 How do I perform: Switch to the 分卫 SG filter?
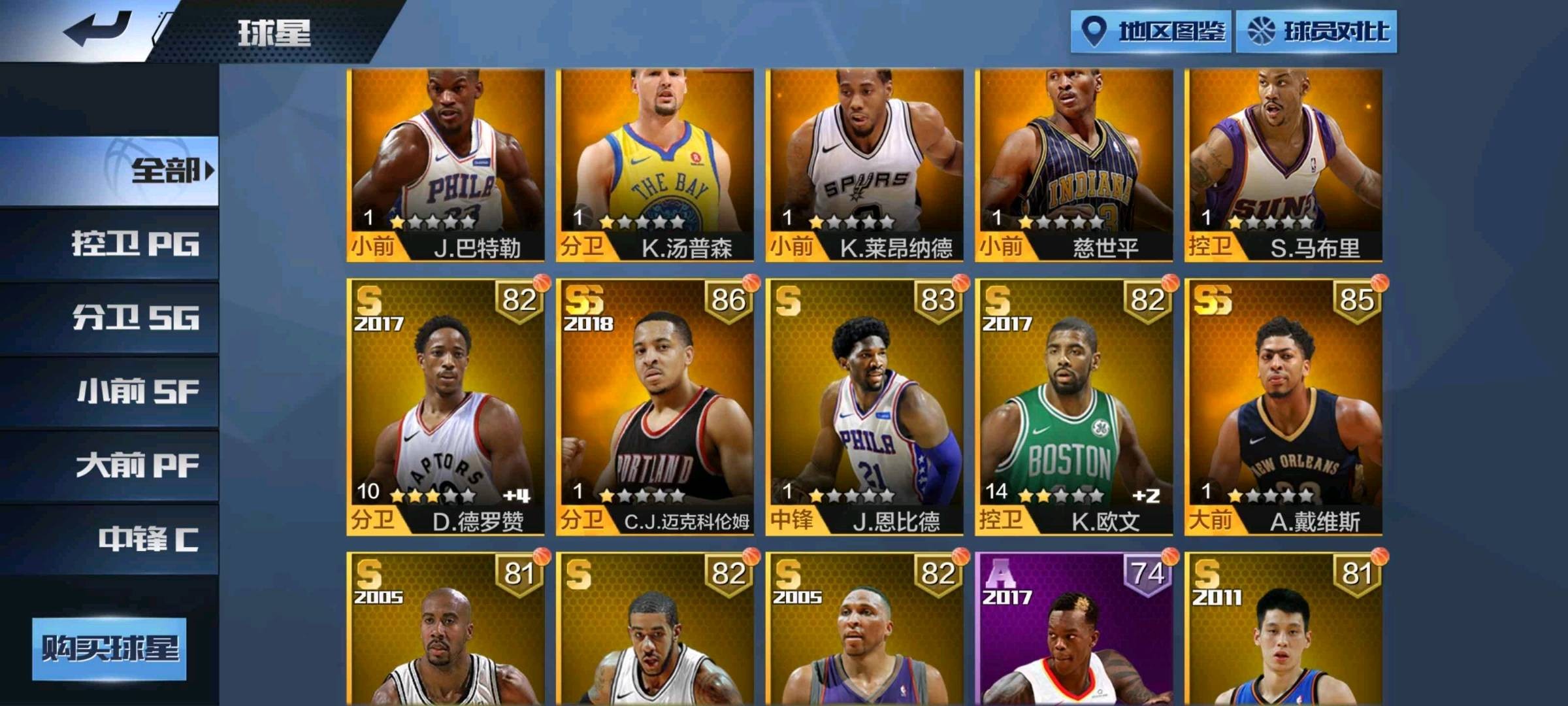pos(109,318)
